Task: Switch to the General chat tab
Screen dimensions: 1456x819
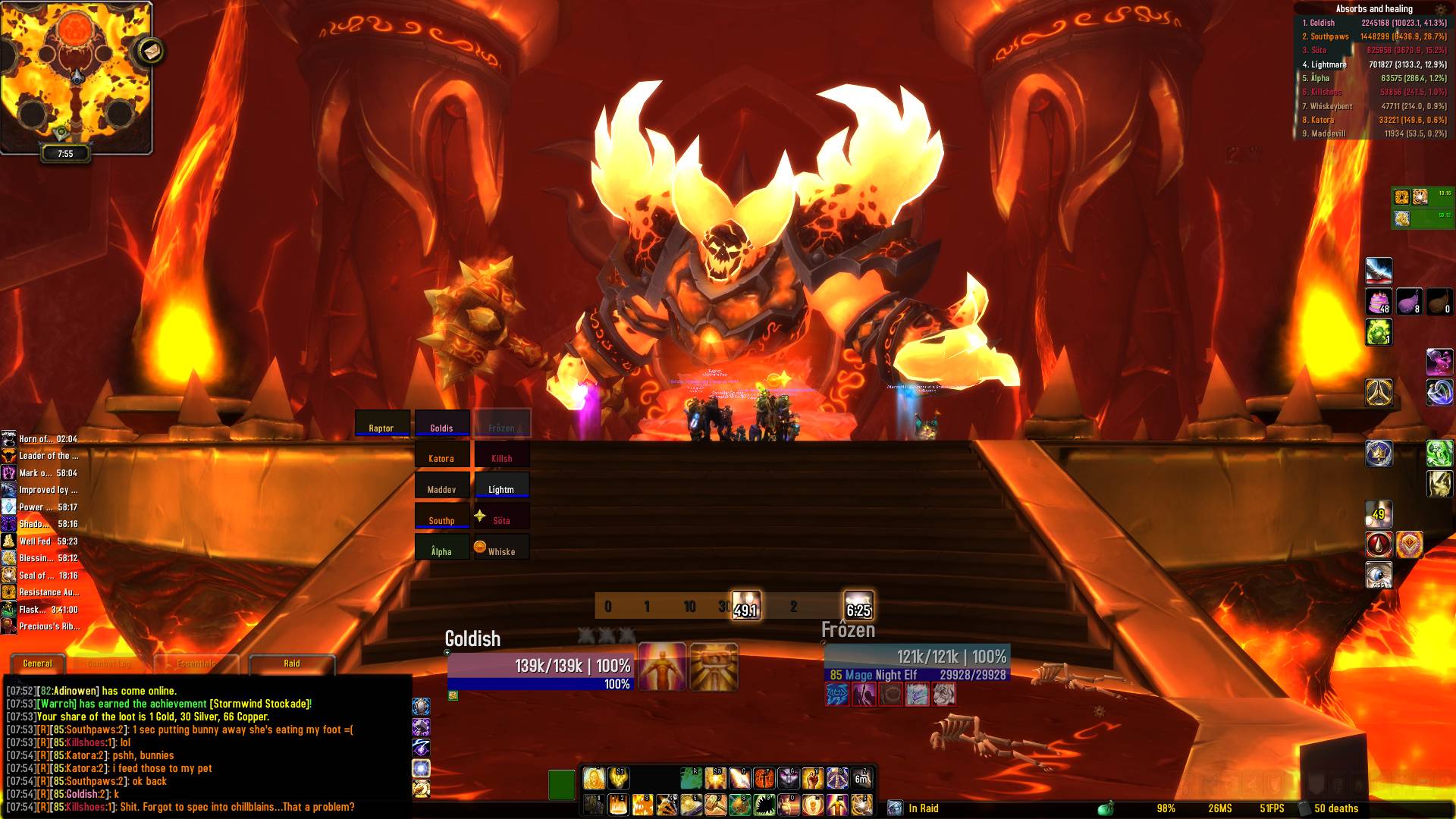Action: (x=37, y=664)
